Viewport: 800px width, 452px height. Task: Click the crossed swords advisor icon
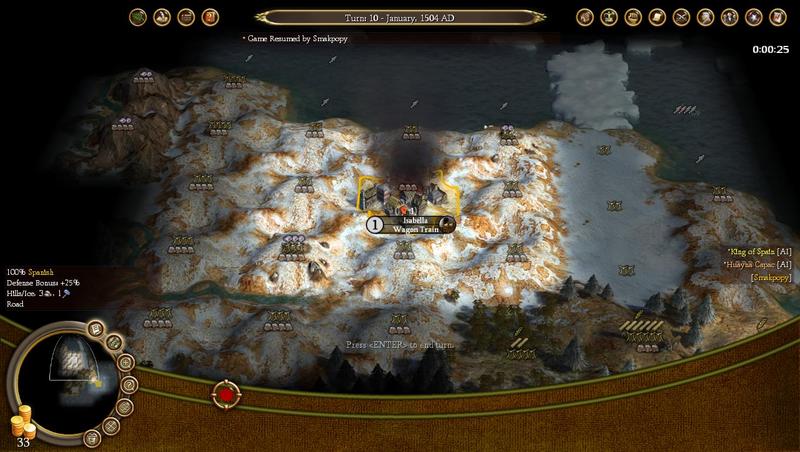point(681,17)
